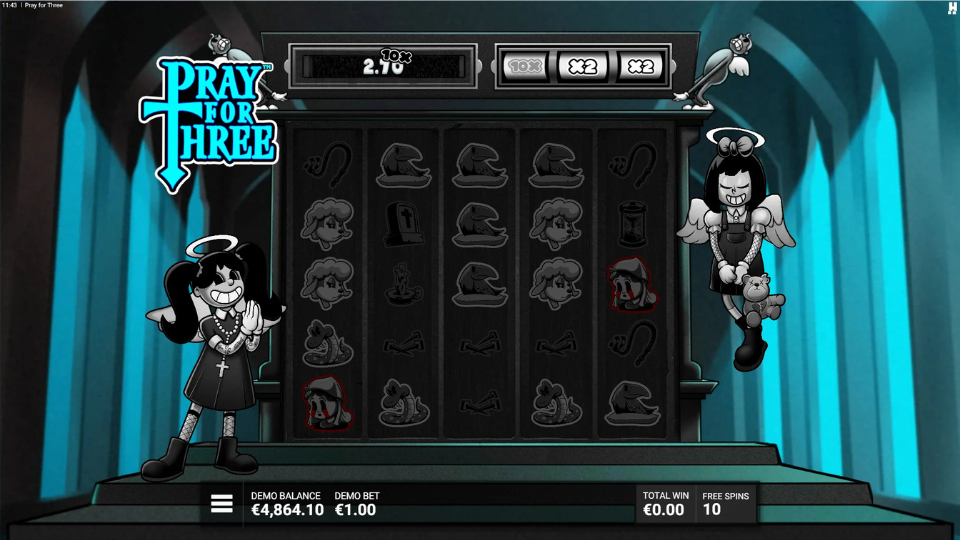Image resolution: width=960 pixels, height=540 pixels.
Task: Open the hamburger menu
Action: (x=221, y=504)
